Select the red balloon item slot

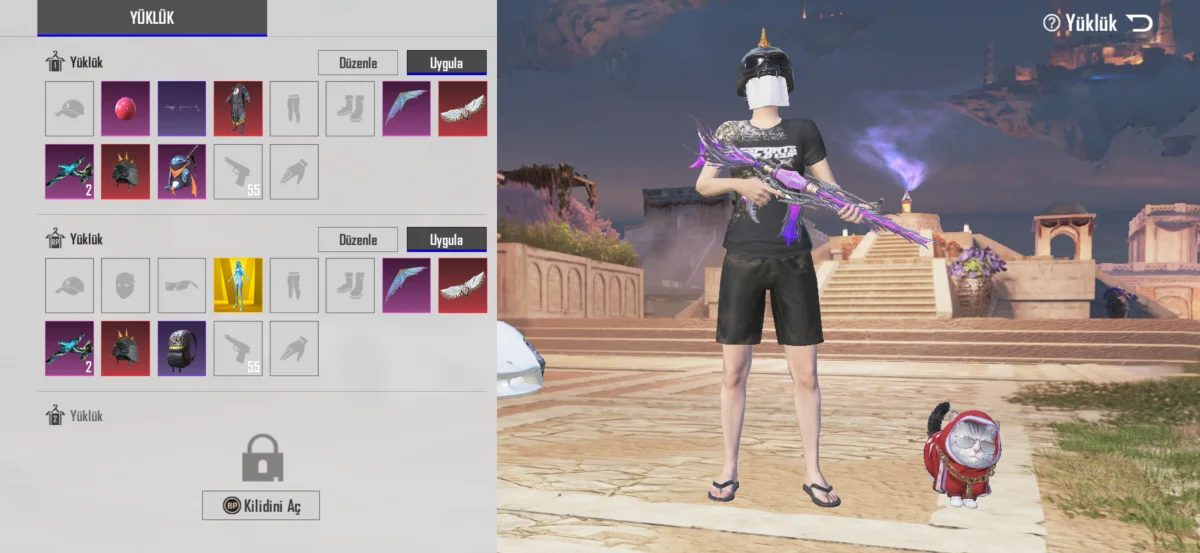(126, 108)
